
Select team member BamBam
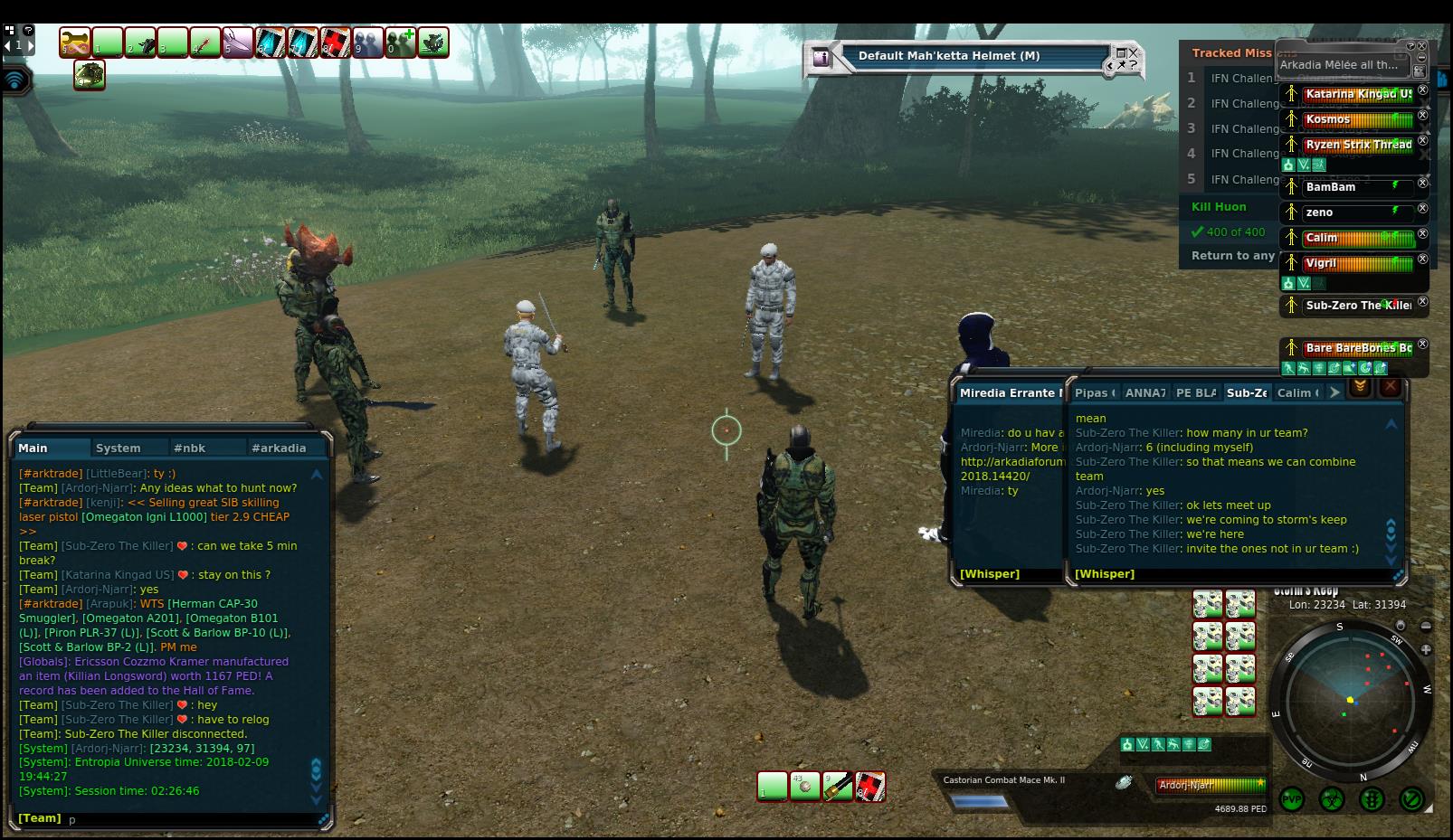[1331, 187]
